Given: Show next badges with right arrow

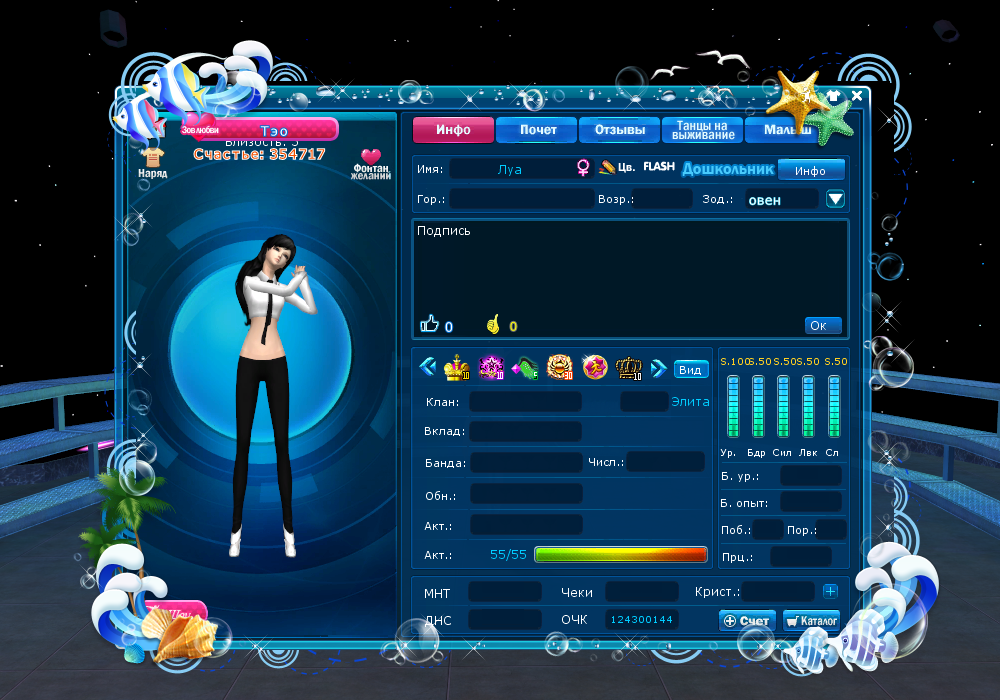Looking at the screenshot, I should click(658, 368).
